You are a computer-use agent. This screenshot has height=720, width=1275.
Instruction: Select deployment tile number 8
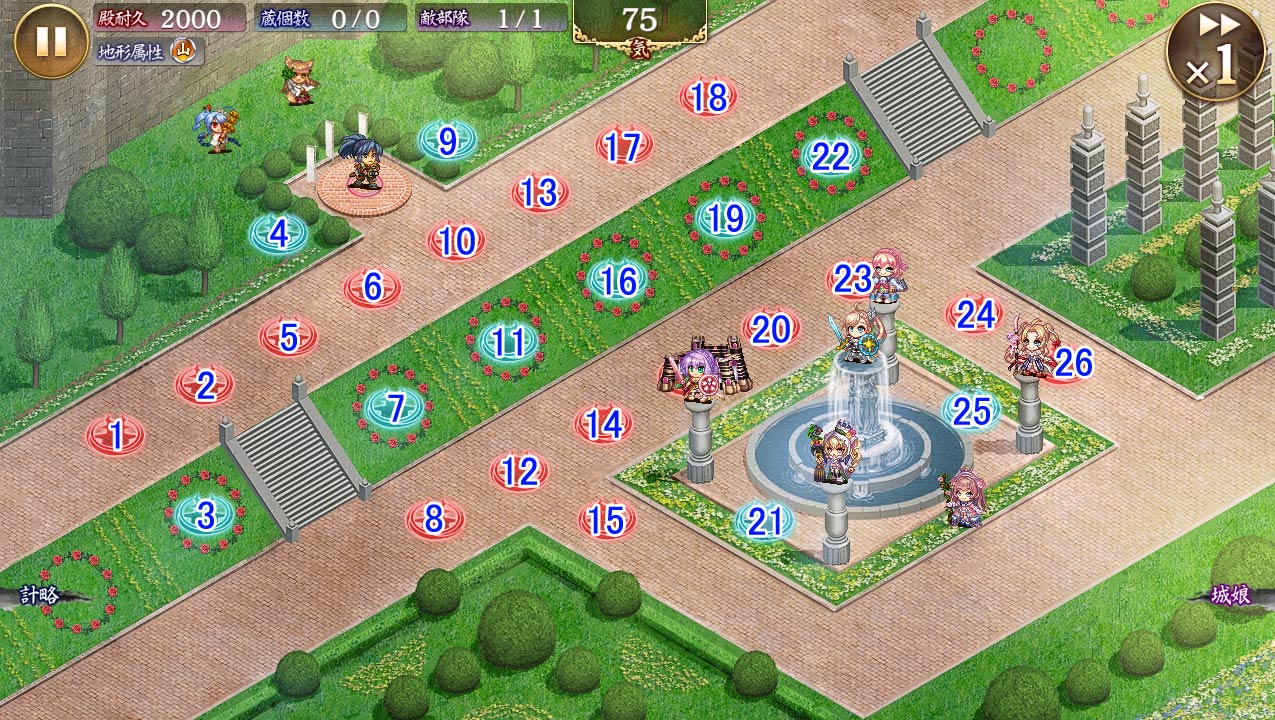(x=434, y=519)
